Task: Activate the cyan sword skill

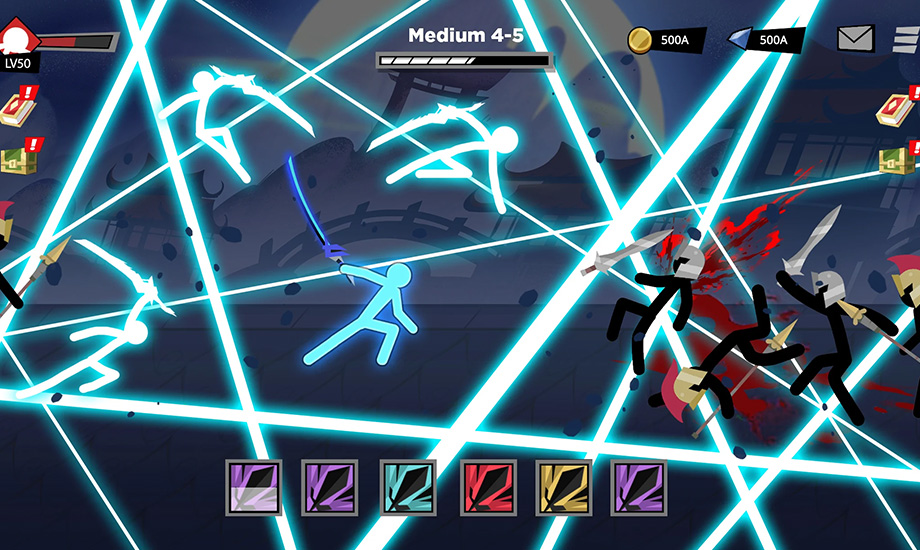Action: (408, 487)
